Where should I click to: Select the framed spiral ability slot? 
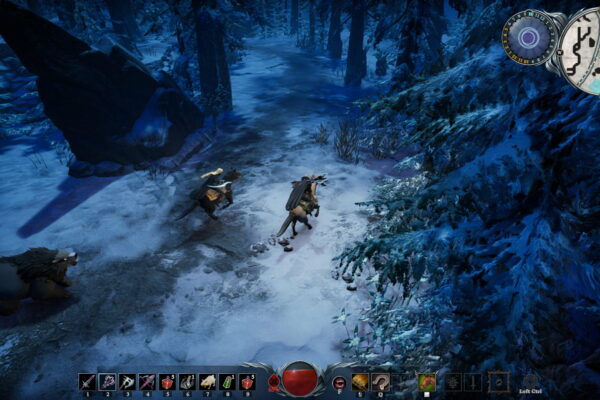pyautogui.click(x=498, y=381)
